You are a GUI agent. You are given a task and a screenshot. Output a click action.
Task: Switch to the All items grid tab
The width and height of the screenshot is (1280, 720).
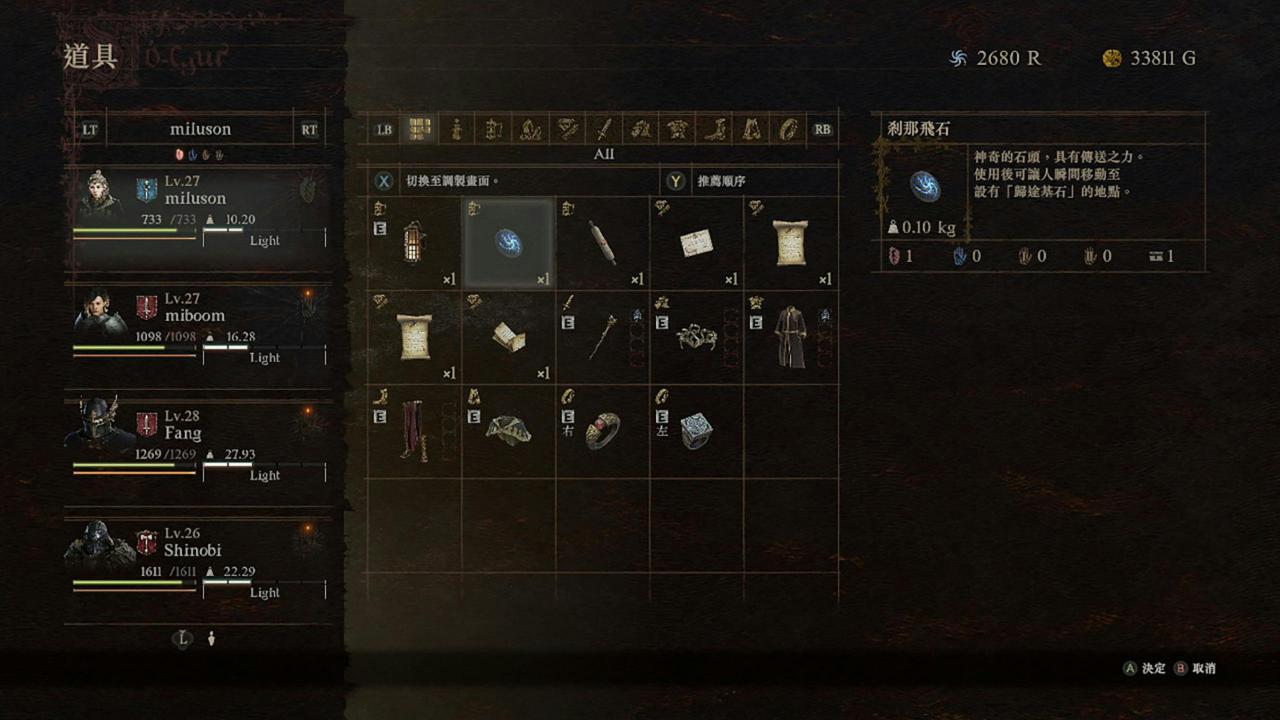click(420, 129)
